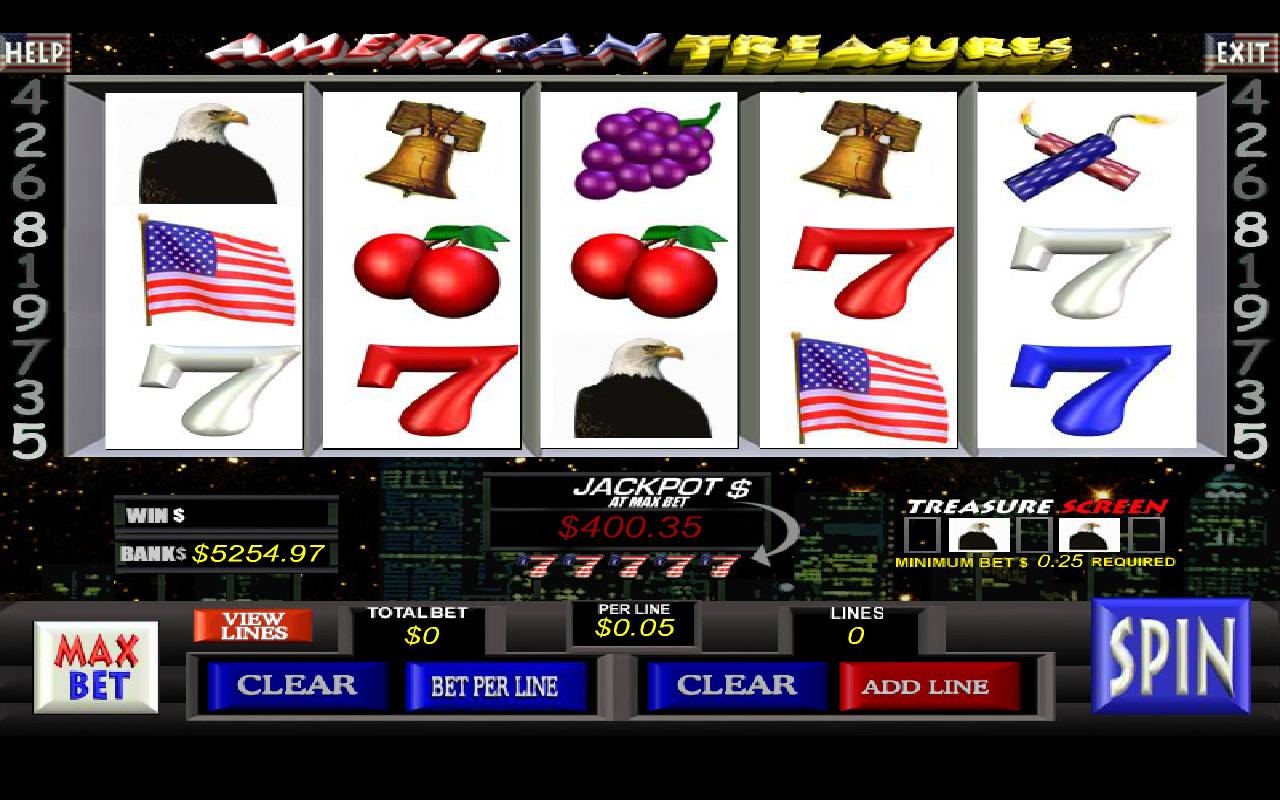Screen dimensions: 1280x800
Task: Click the striped sevens row under the jackpot
Action: click(x=630, y=565)
